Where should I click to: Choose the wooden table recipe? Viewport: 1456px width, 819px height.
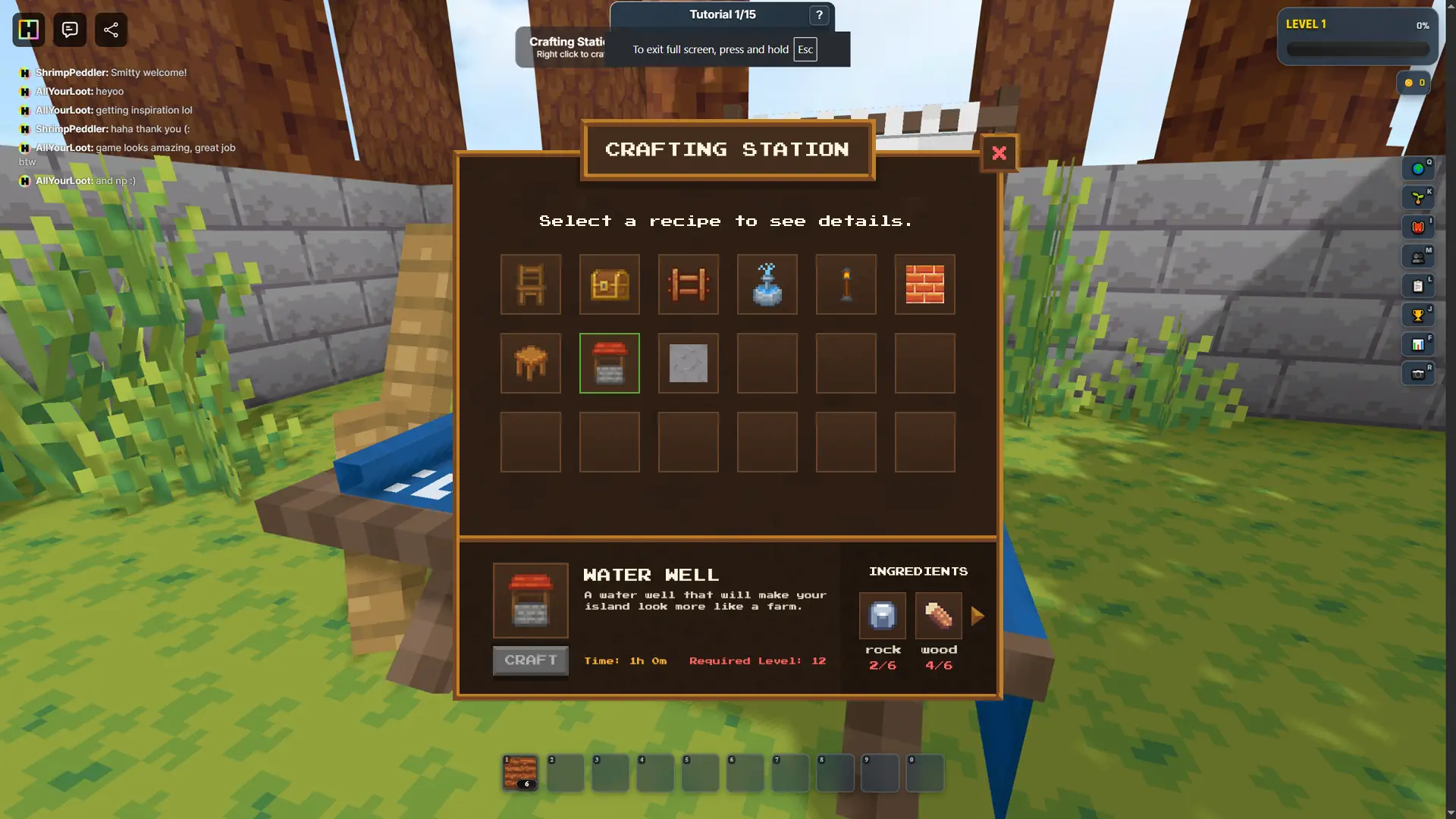[530, 363]
